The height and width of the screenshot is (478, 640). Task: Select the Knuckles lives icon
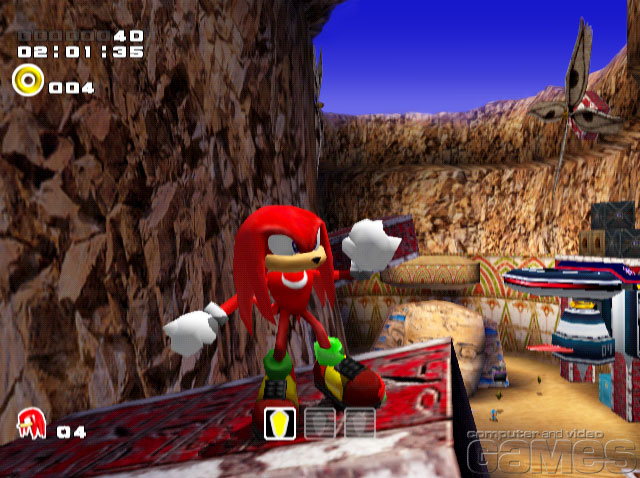[32, 425]
